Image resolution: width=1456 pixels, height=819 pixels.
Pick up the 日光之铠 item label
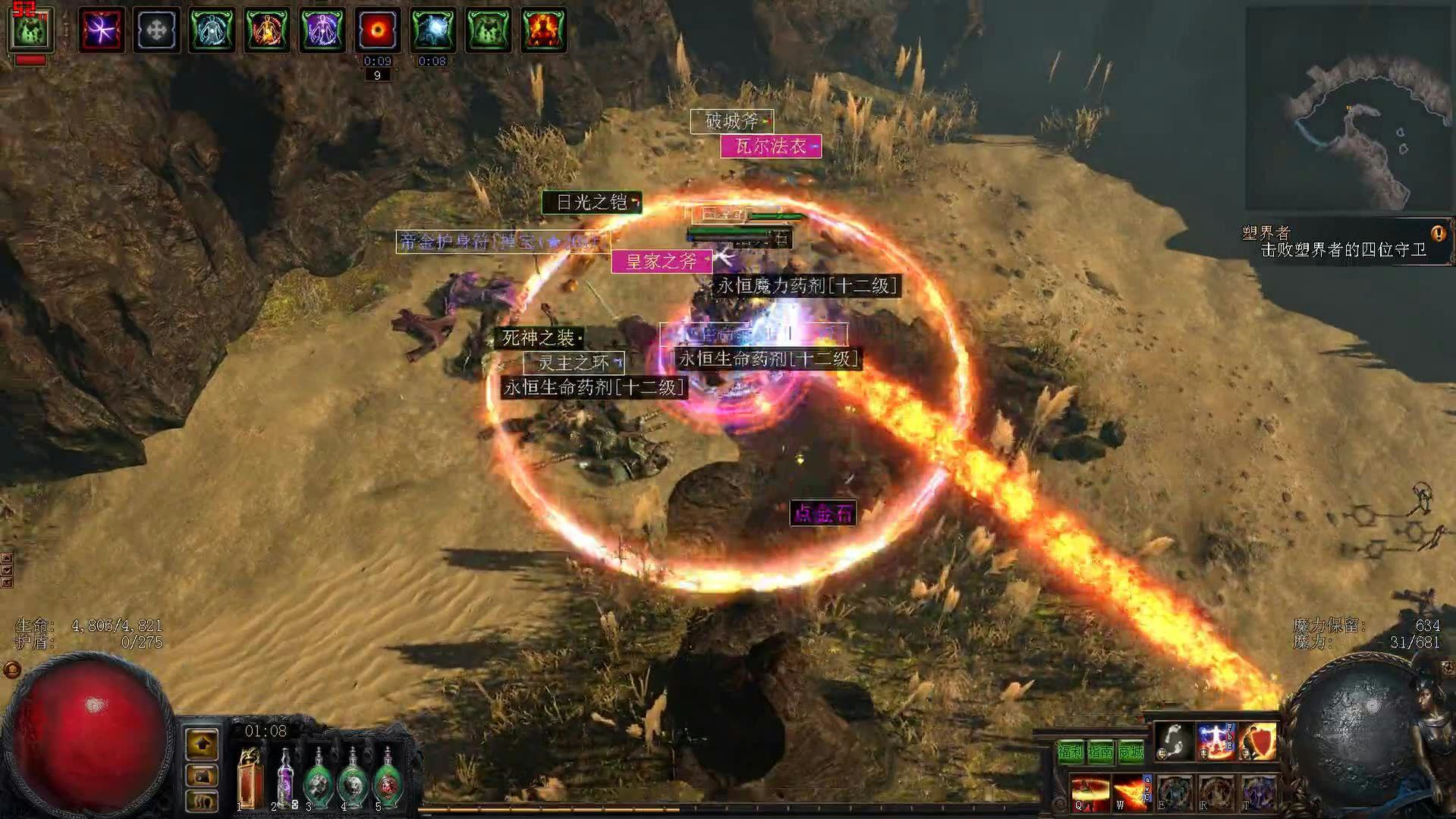[592, 203]
